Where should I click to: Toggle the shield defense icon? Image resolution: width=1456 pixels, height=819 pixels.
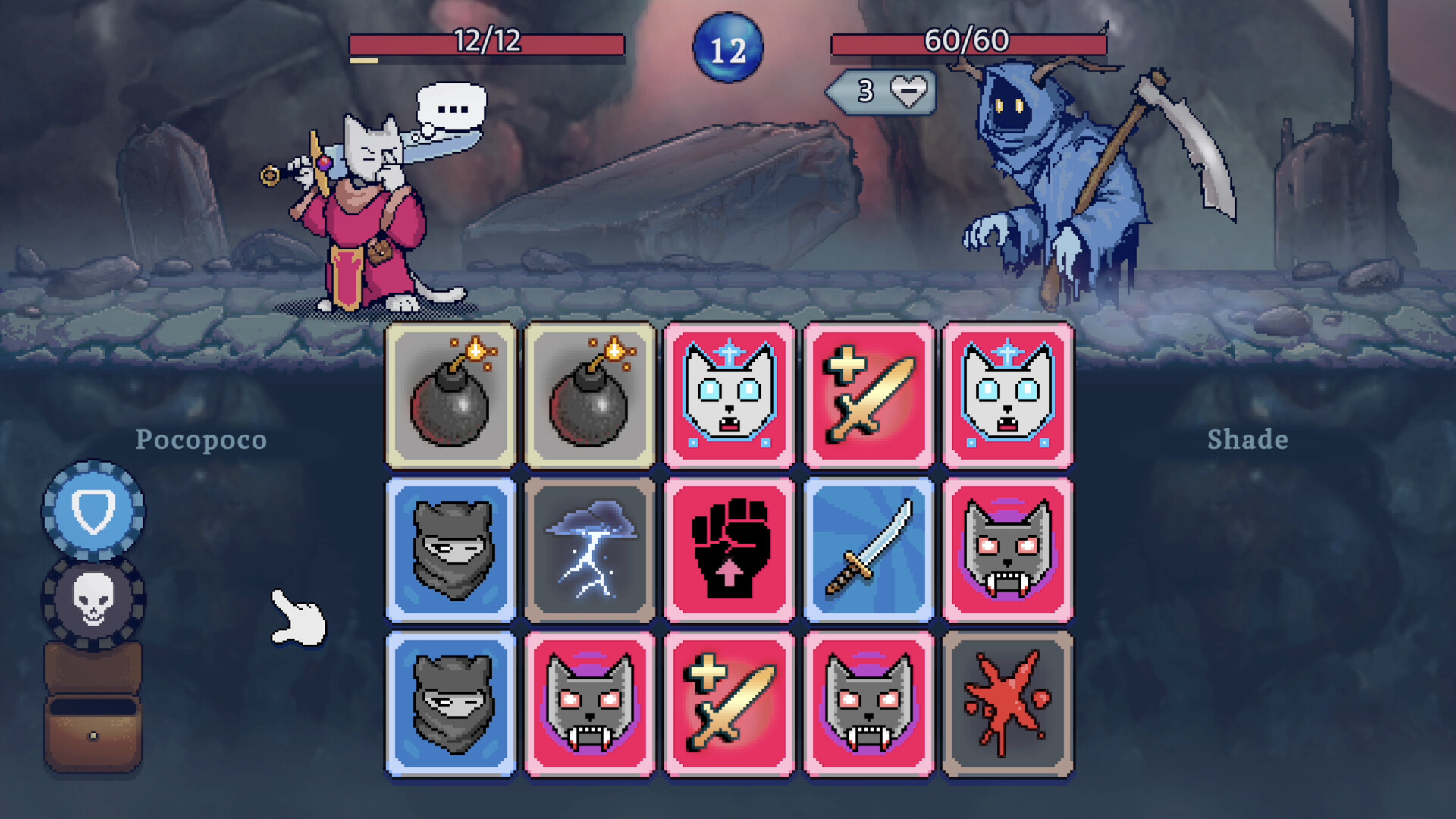[93, 510]
